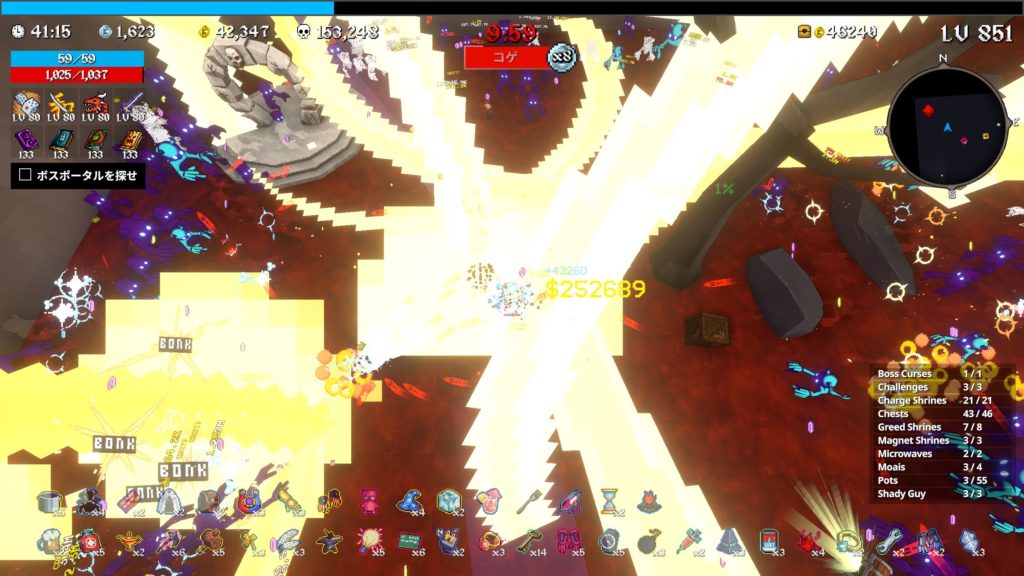Select the beer mug item icon
Image resolution: width=1024 pixels, height=576 pixels.
50,542
